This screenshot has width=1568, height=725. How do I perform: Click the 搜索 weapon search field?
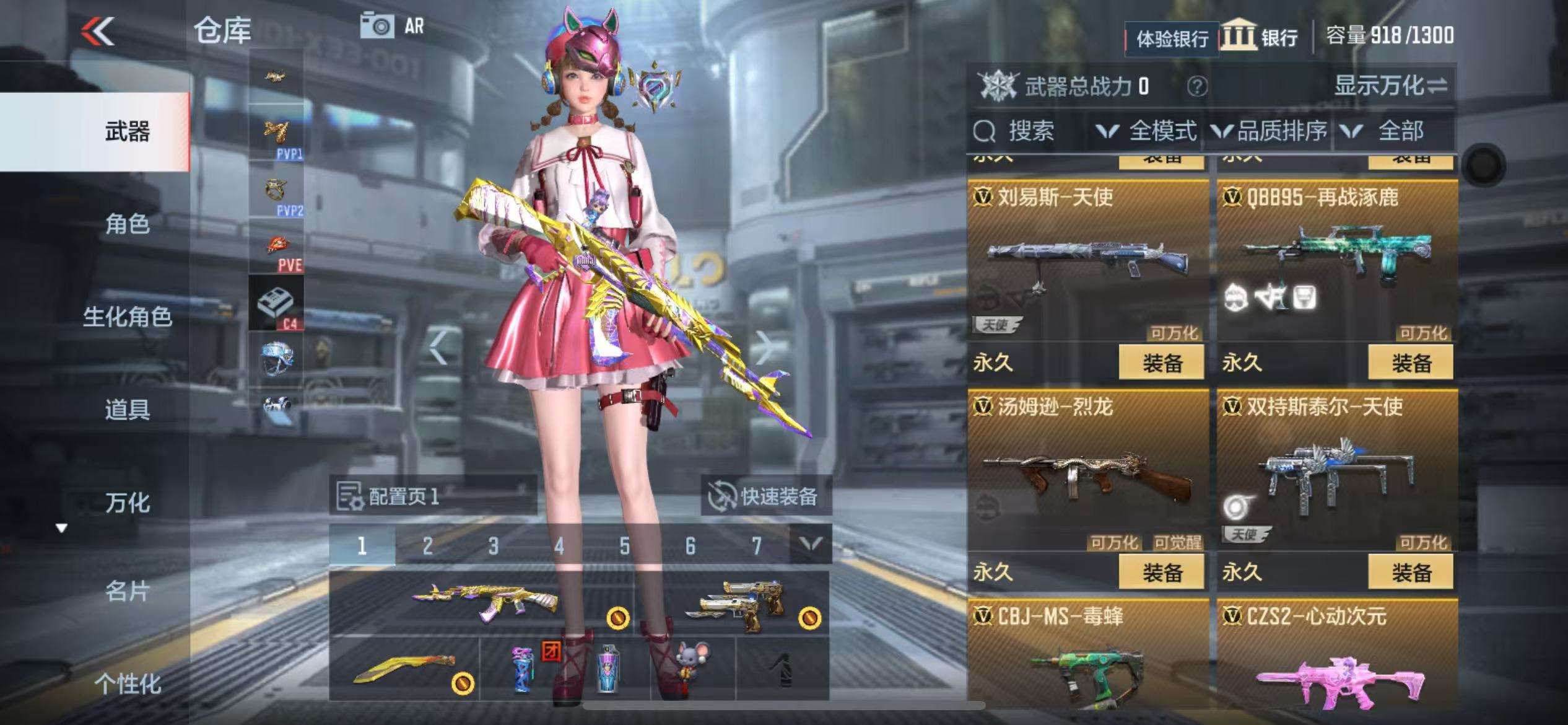pyautogui.click(x=1030, y=131)
